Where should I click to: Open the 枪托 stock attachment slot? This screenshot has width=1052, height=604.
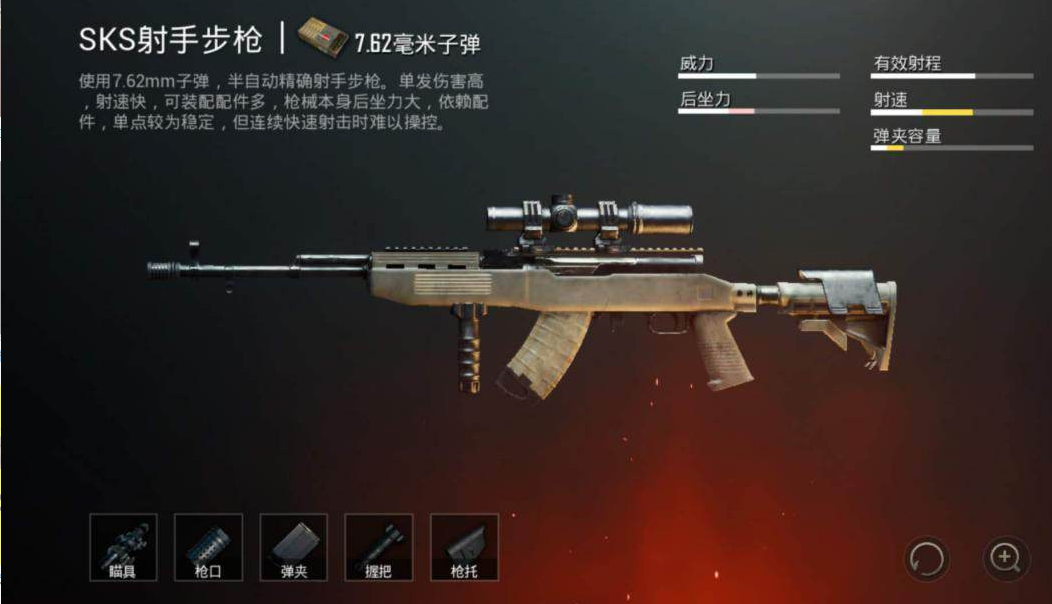click(464, 547)
